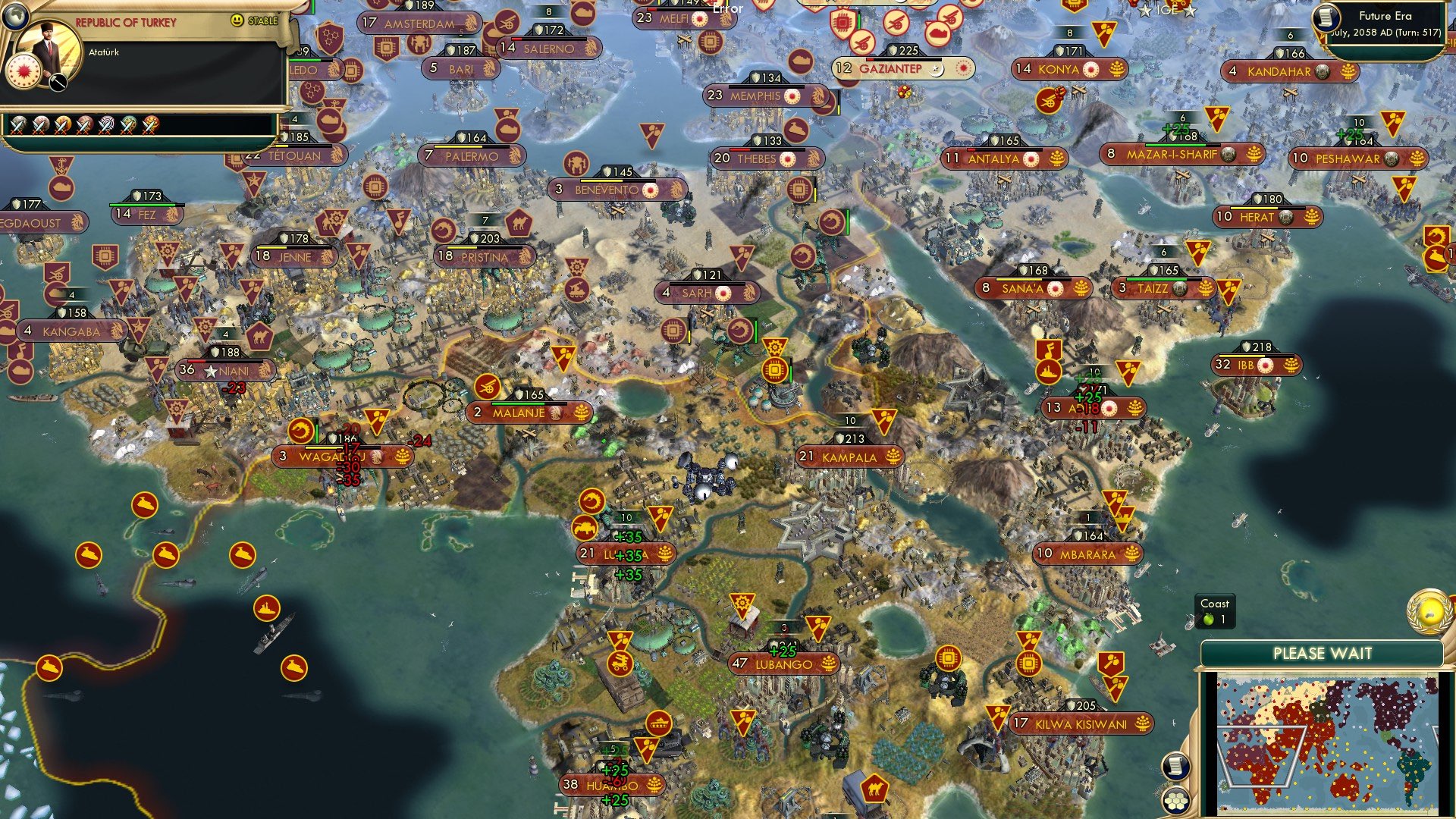Viewport: 1456px width, 819px height.
Task: Click the STABLE smiley happiness indicator
Action: pos(237,21)
